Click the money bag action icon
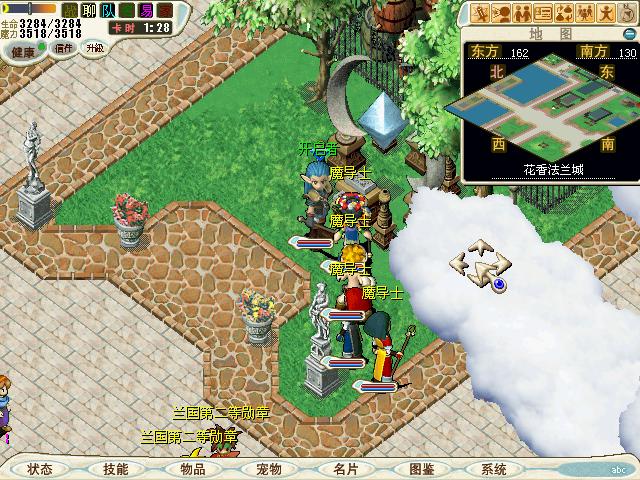 pyautogui.click(x=564, y=13)
